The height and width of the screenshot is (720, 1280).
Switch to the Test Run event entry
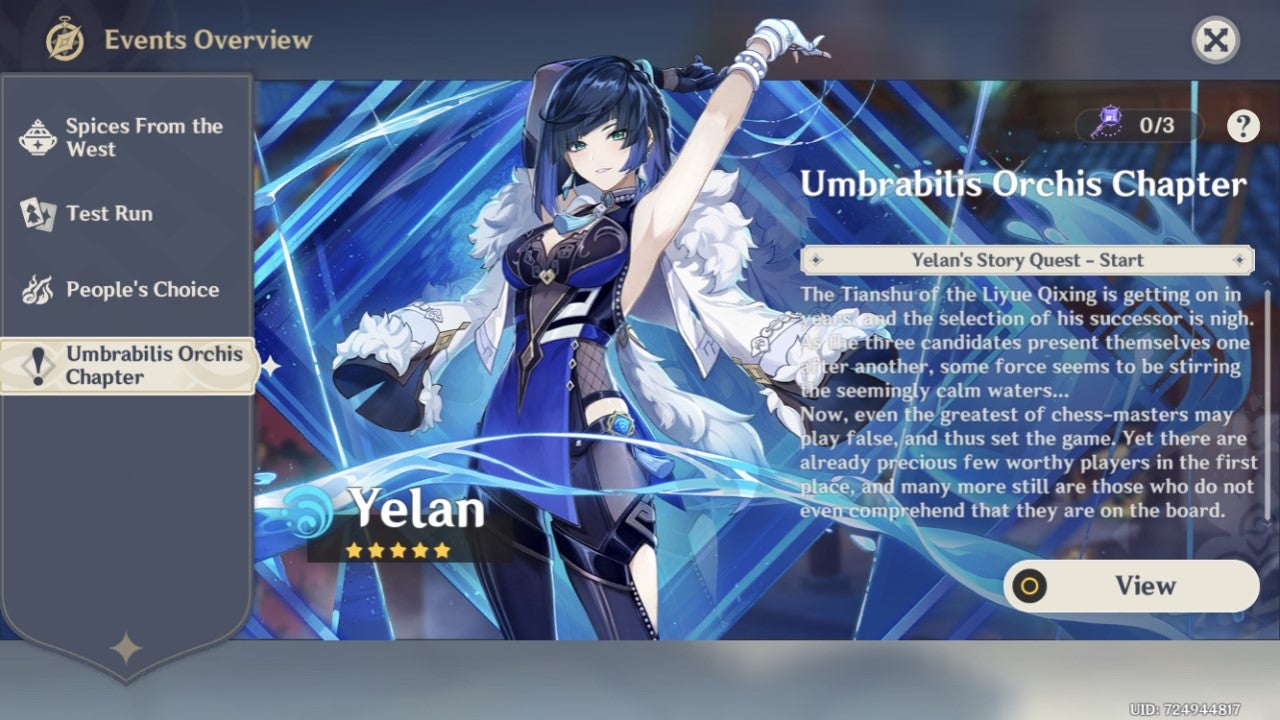[x=108, y=213]
